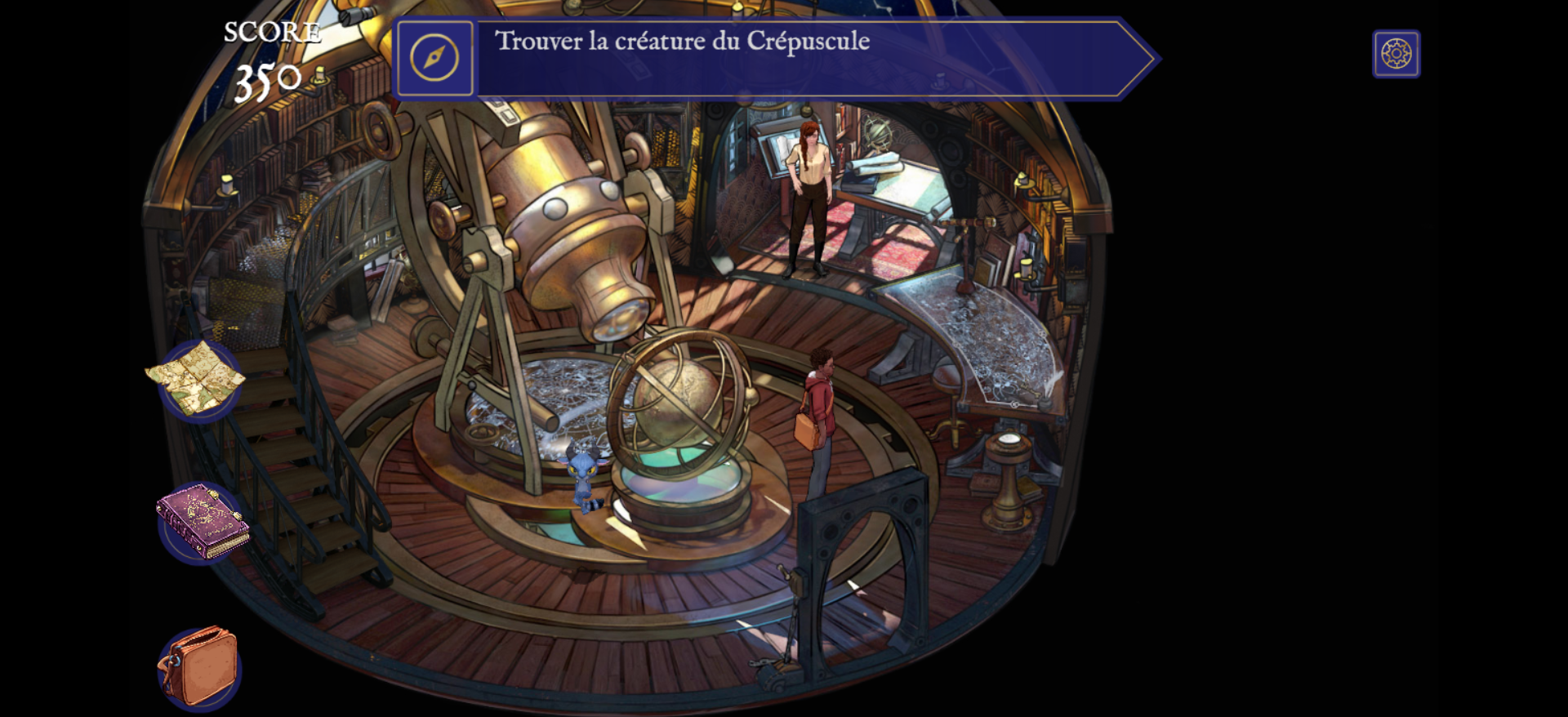This screenshot has width=1568, height=717.
Task: Click the compass objective icon
Action: (x=434, y=58)
